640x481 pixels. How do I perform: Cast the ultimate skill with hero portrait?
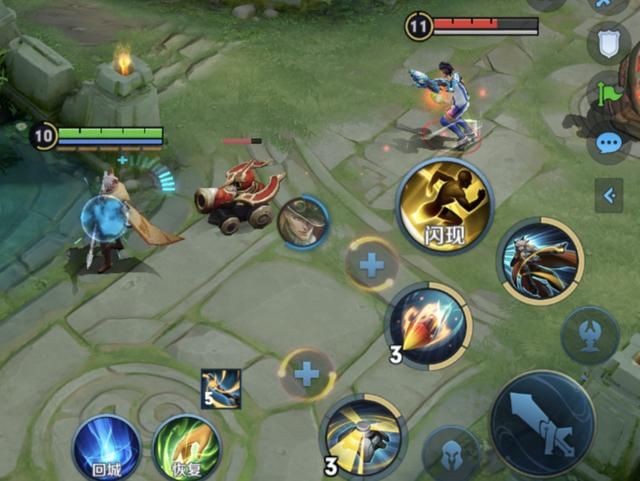pos(540,260)
